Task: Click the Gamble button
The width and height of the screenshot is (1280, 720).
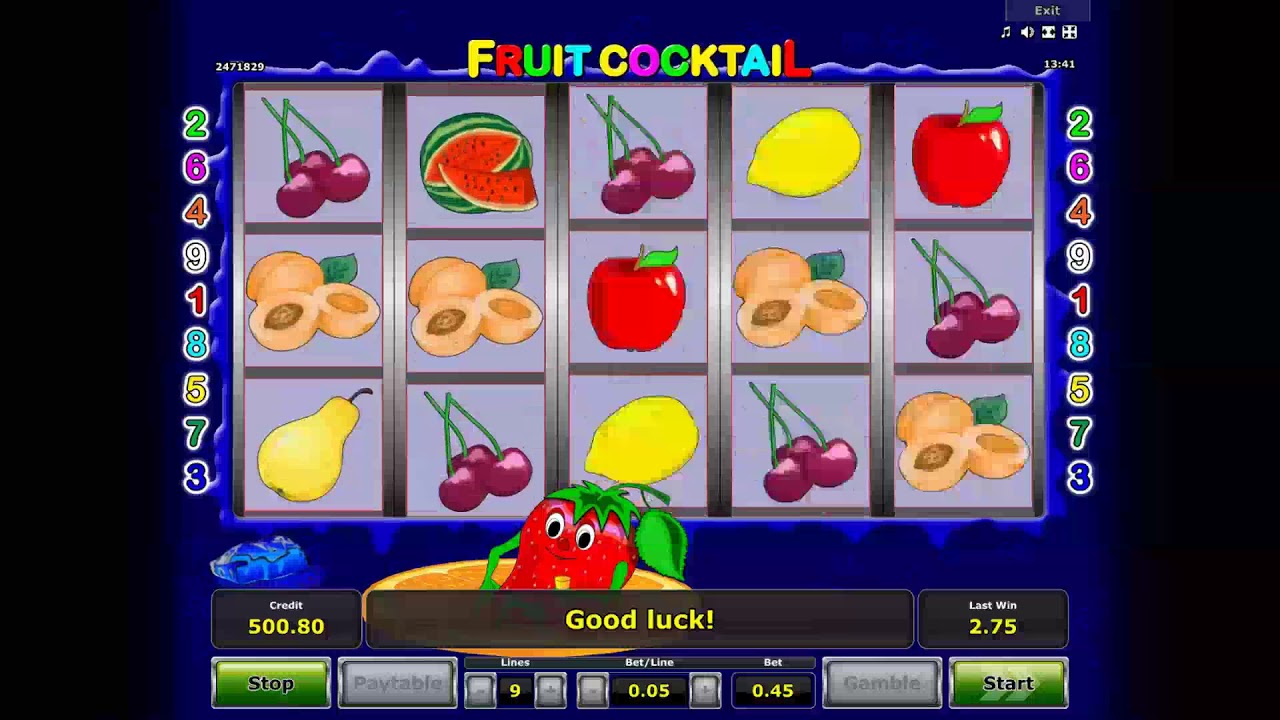Action: pyautogui.click(x=883, y=683)
